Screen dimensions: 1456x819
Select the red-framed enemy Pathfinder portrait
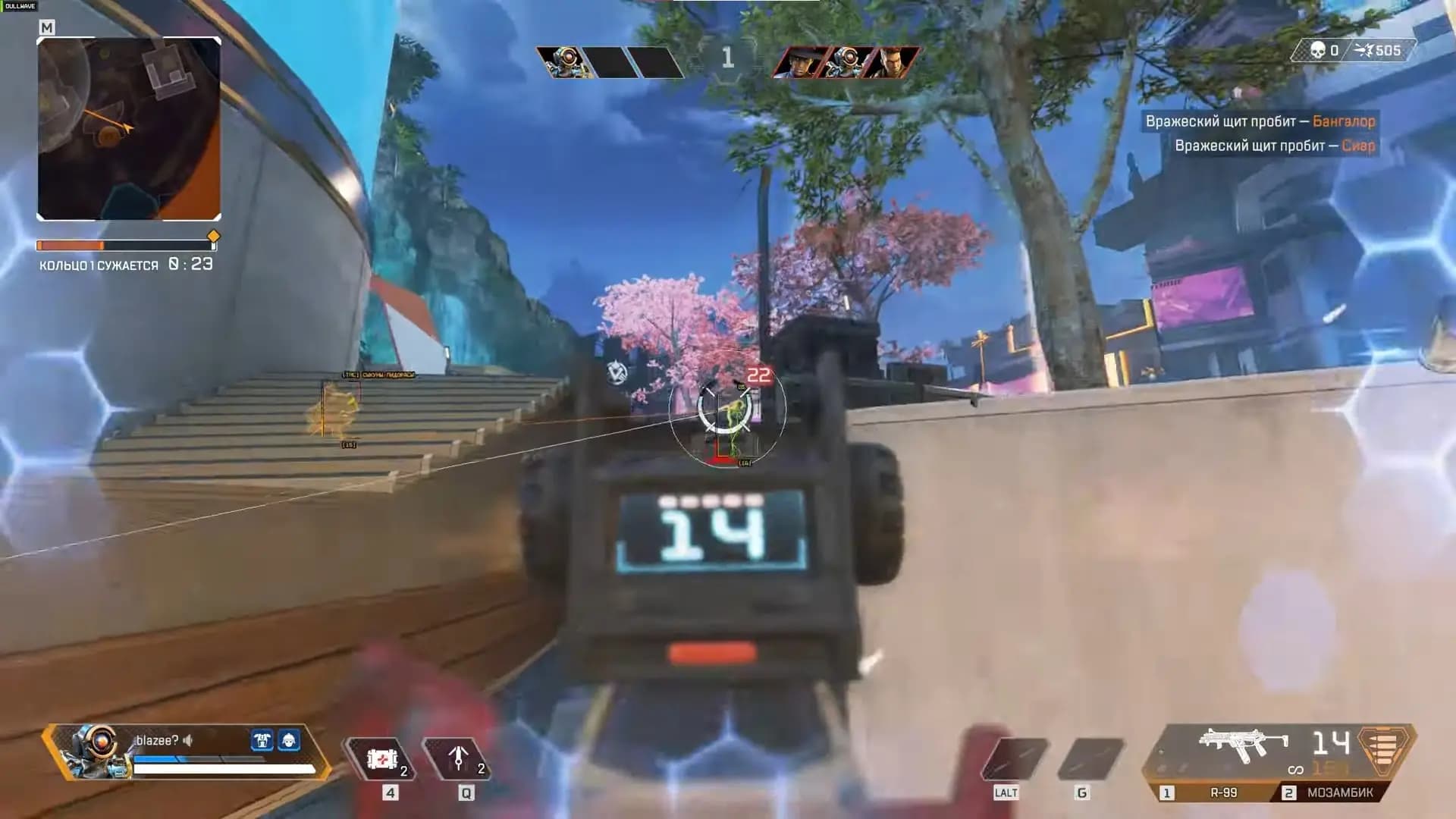[847, 62]
